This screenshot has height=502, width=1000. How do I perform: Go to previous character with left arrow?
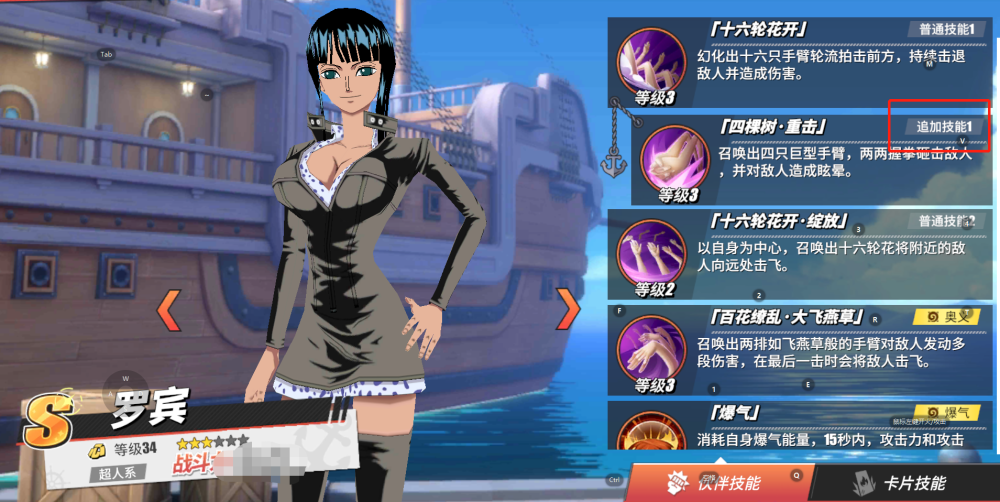169,311
